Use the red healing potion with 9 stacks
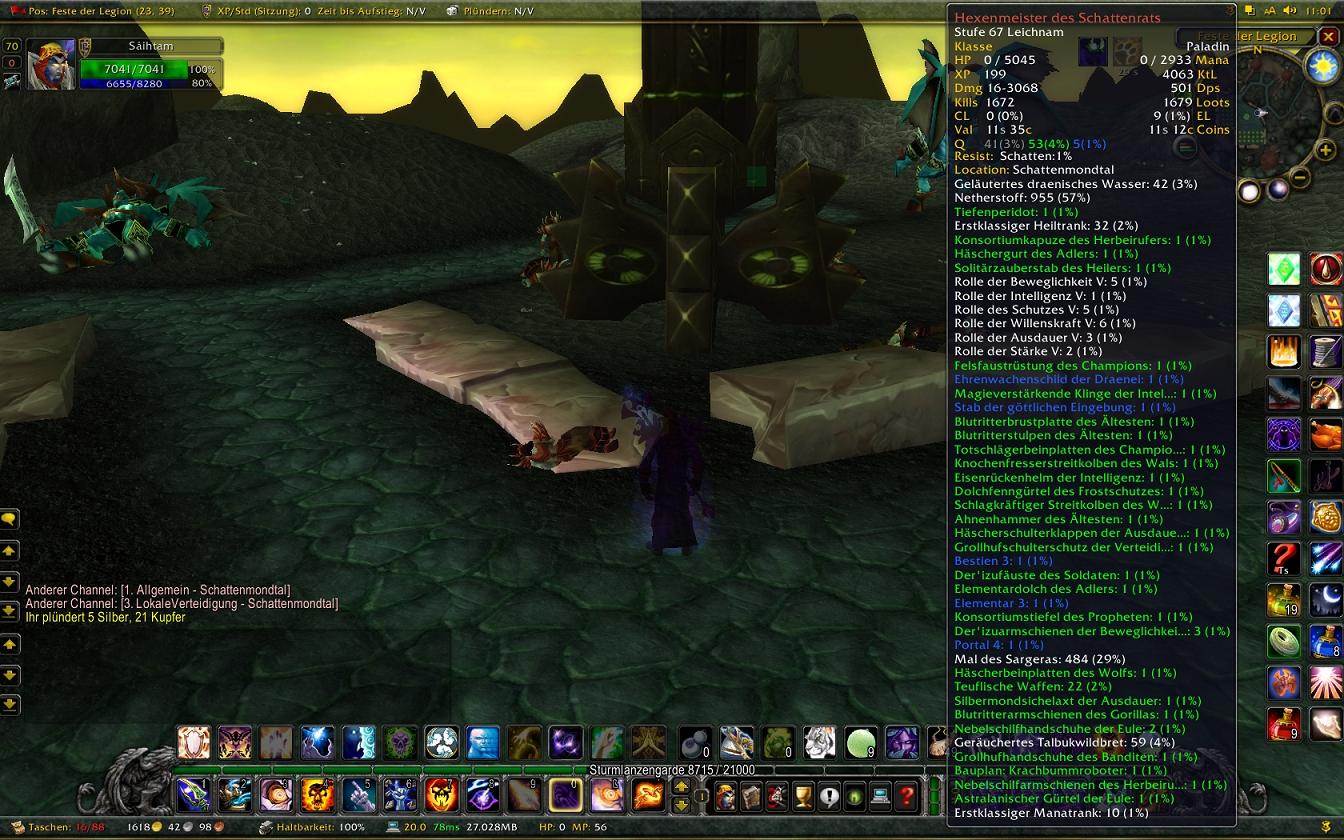Viewport: 1344px width, 840px height. pos(1284,724)
